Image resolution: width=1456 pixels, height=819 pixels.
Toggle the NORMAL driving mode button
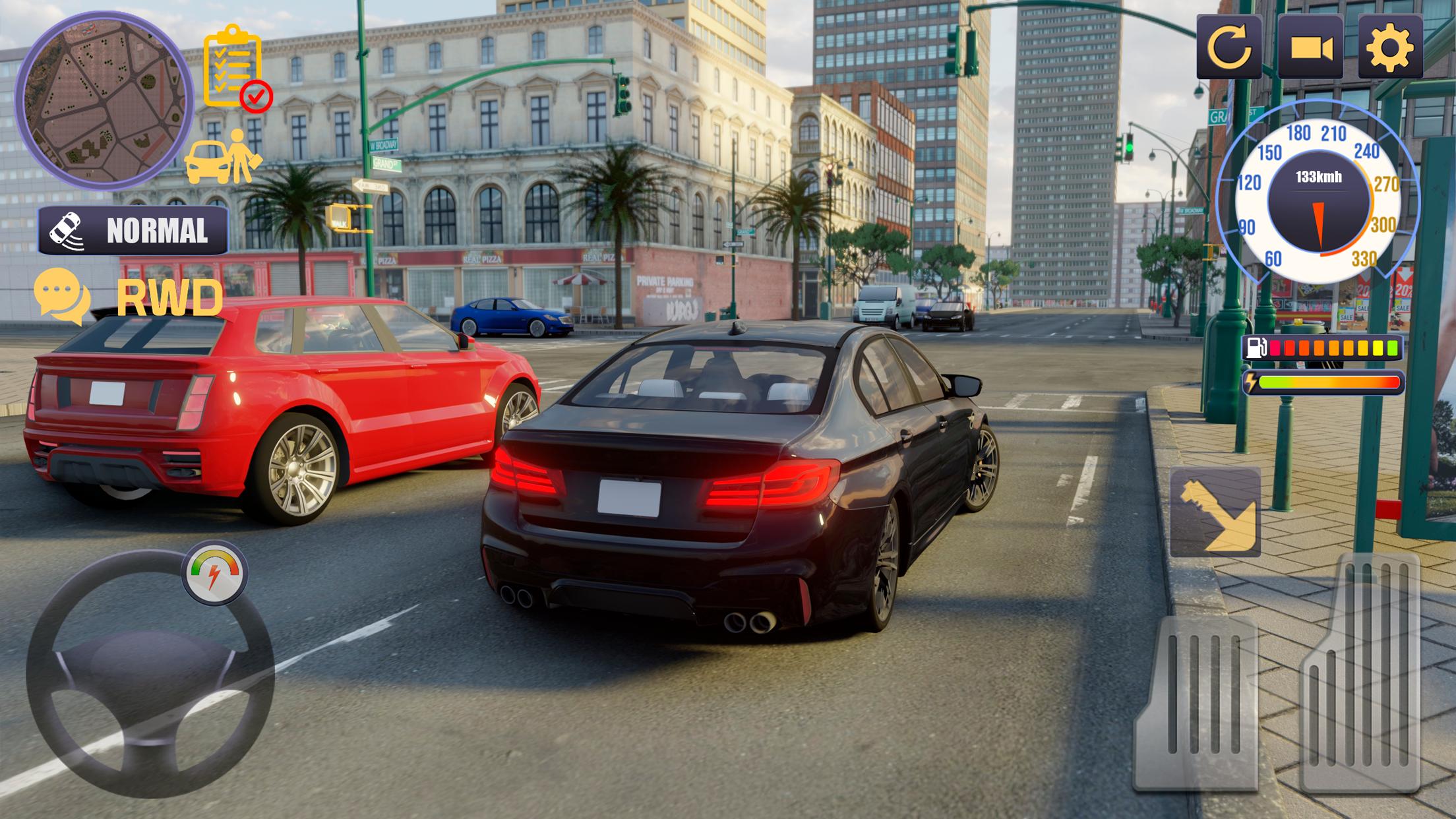(134, 231)
